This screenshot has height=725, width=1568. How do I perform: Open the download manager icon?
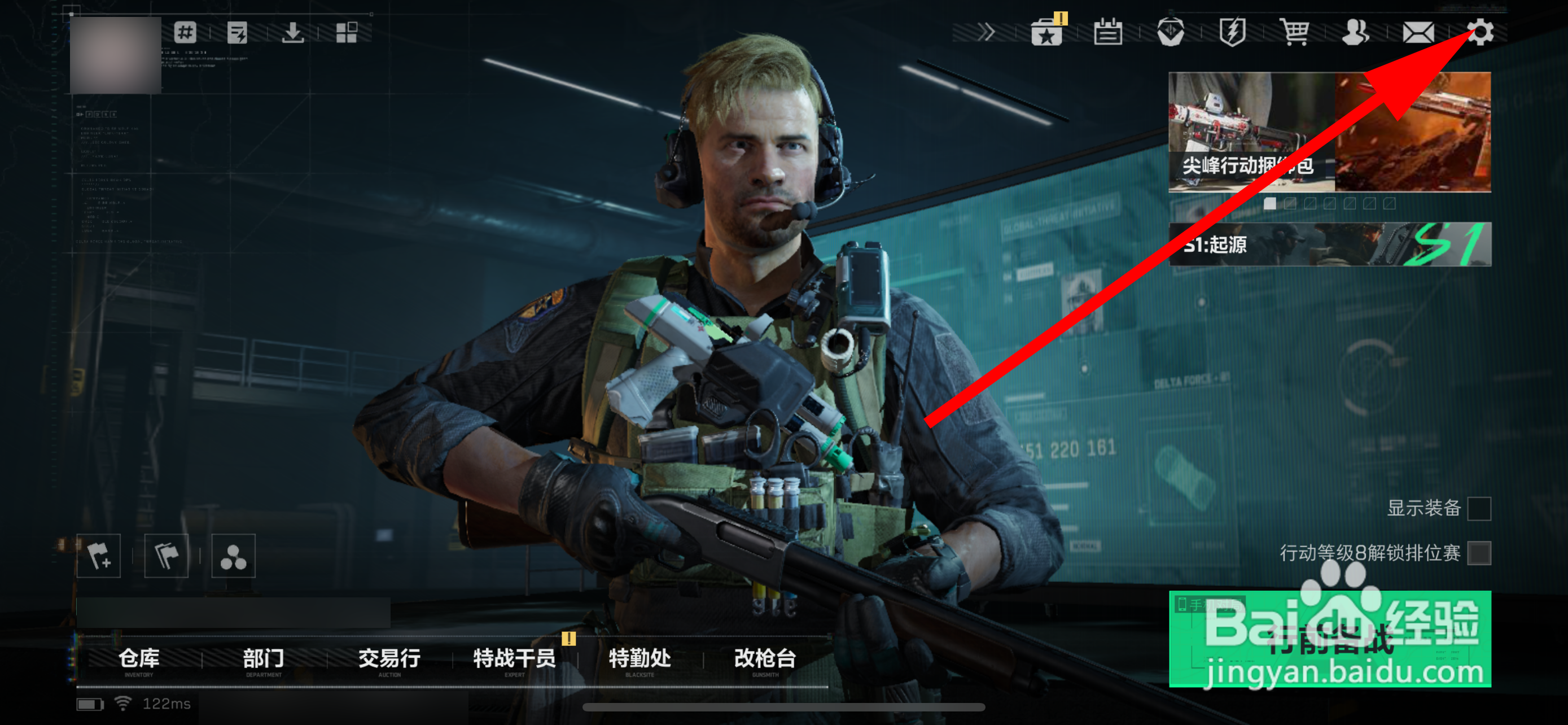point(292,33)
